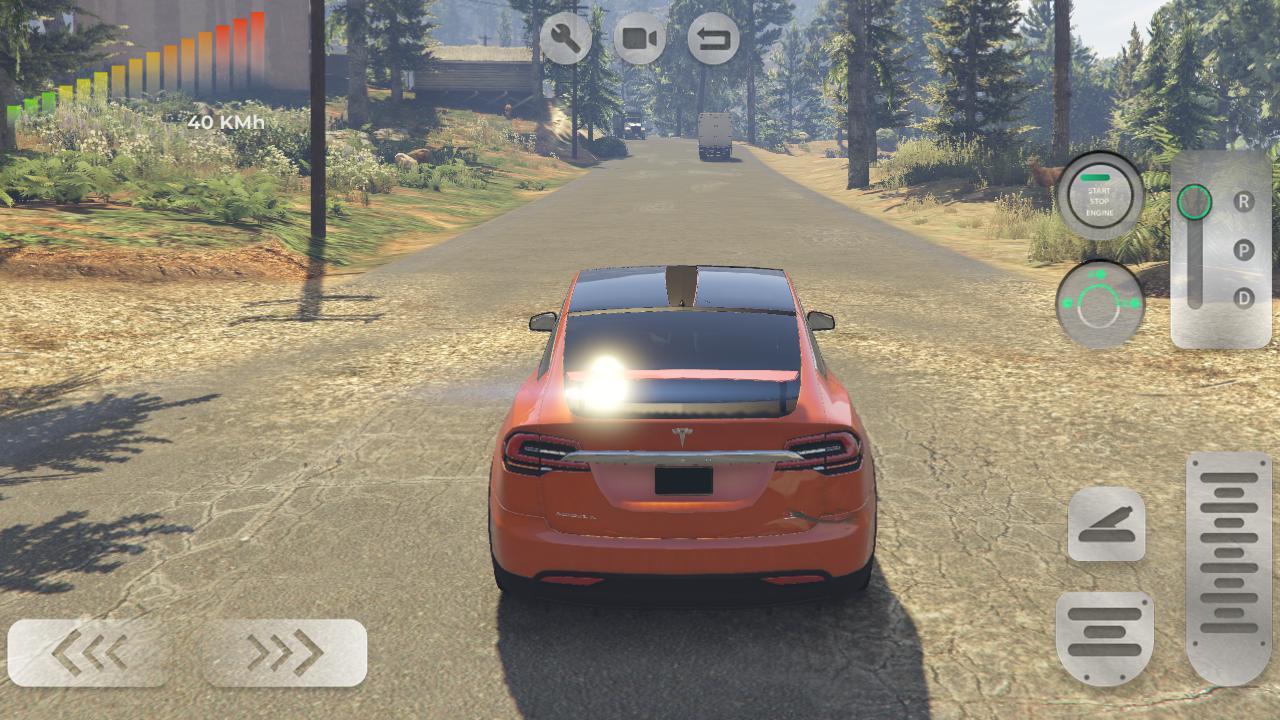This screenshot has height=720, width=1280.
Task: Click the return arrow to exit driving
Action: (x=713, y=39)
